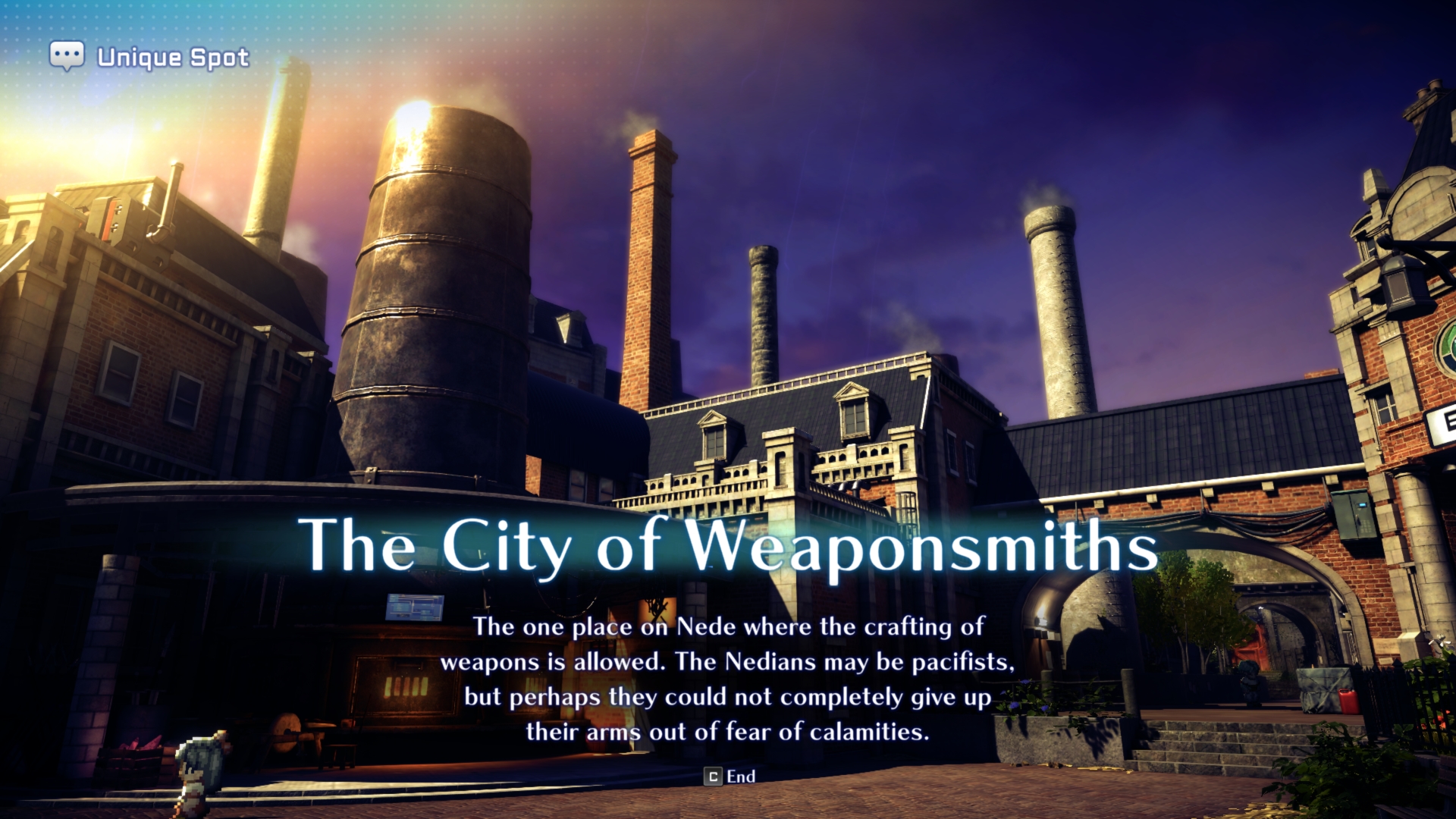Open the Unique Spot label entry
The height and width of the screenshot is (819, 1456).
(171, 55)
